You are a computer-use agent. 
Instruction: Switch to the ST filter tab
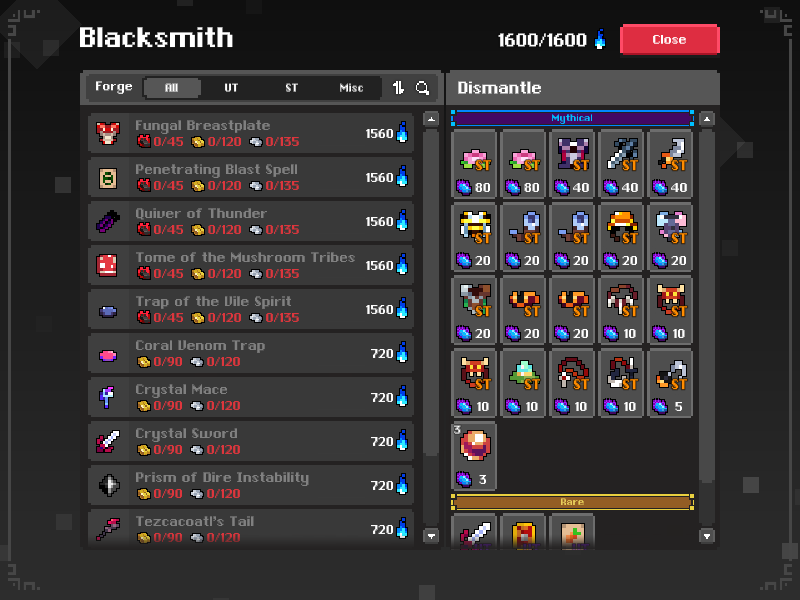[x=291, y=88]
